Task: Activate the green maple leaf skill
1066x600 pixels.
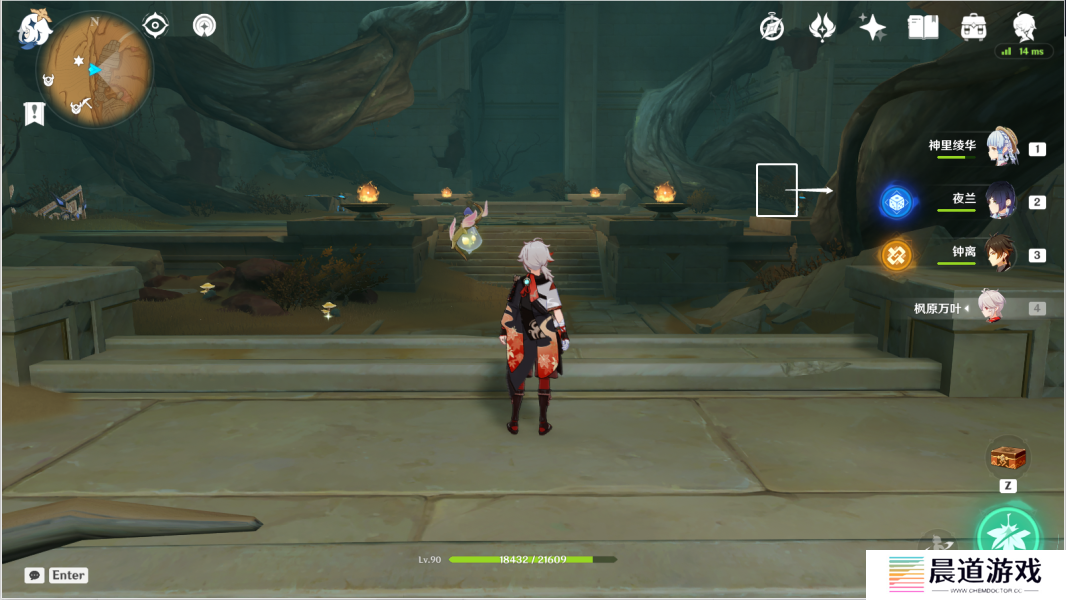Action: [x=1008, y=536]
